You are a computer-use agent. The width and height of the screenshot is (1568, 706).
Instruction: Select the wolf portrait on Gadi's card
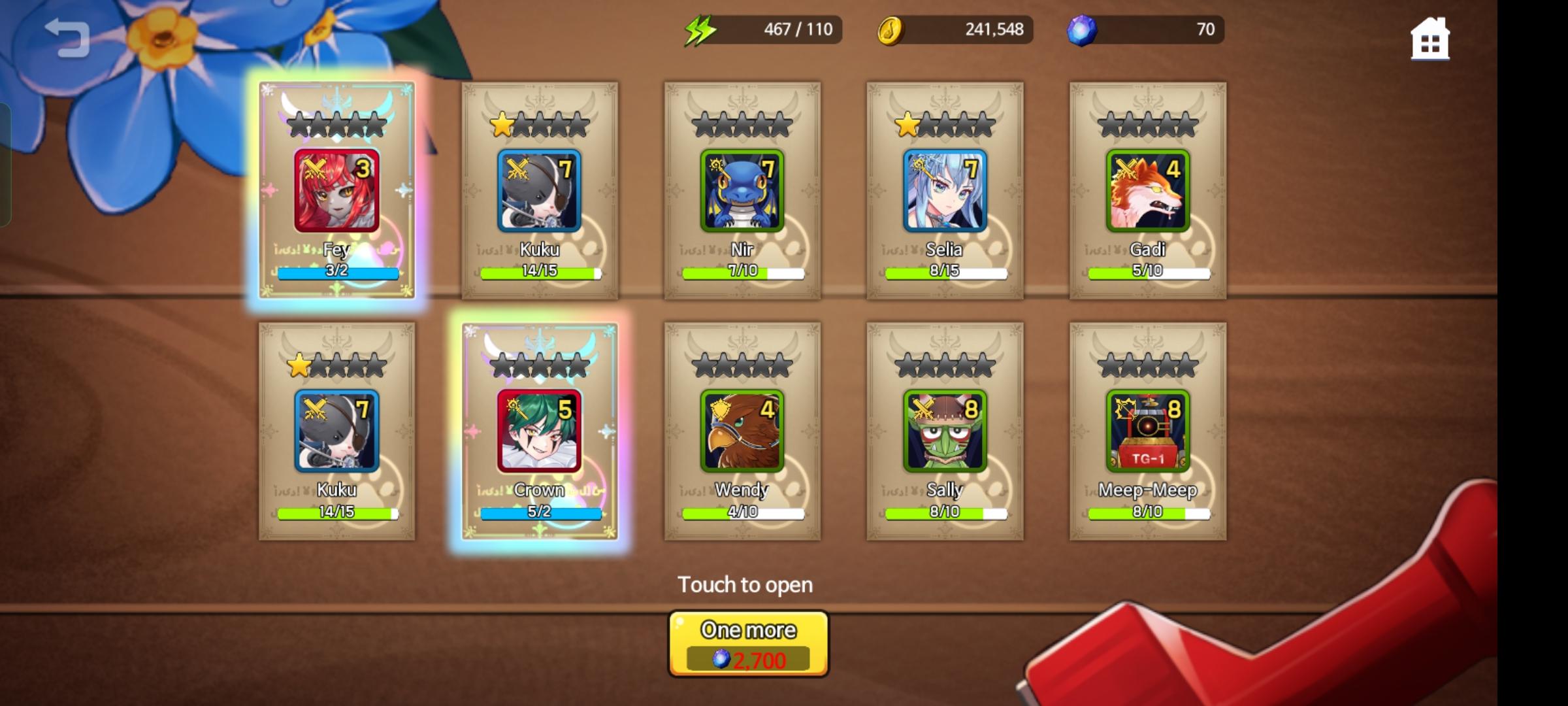point(1150,190)
